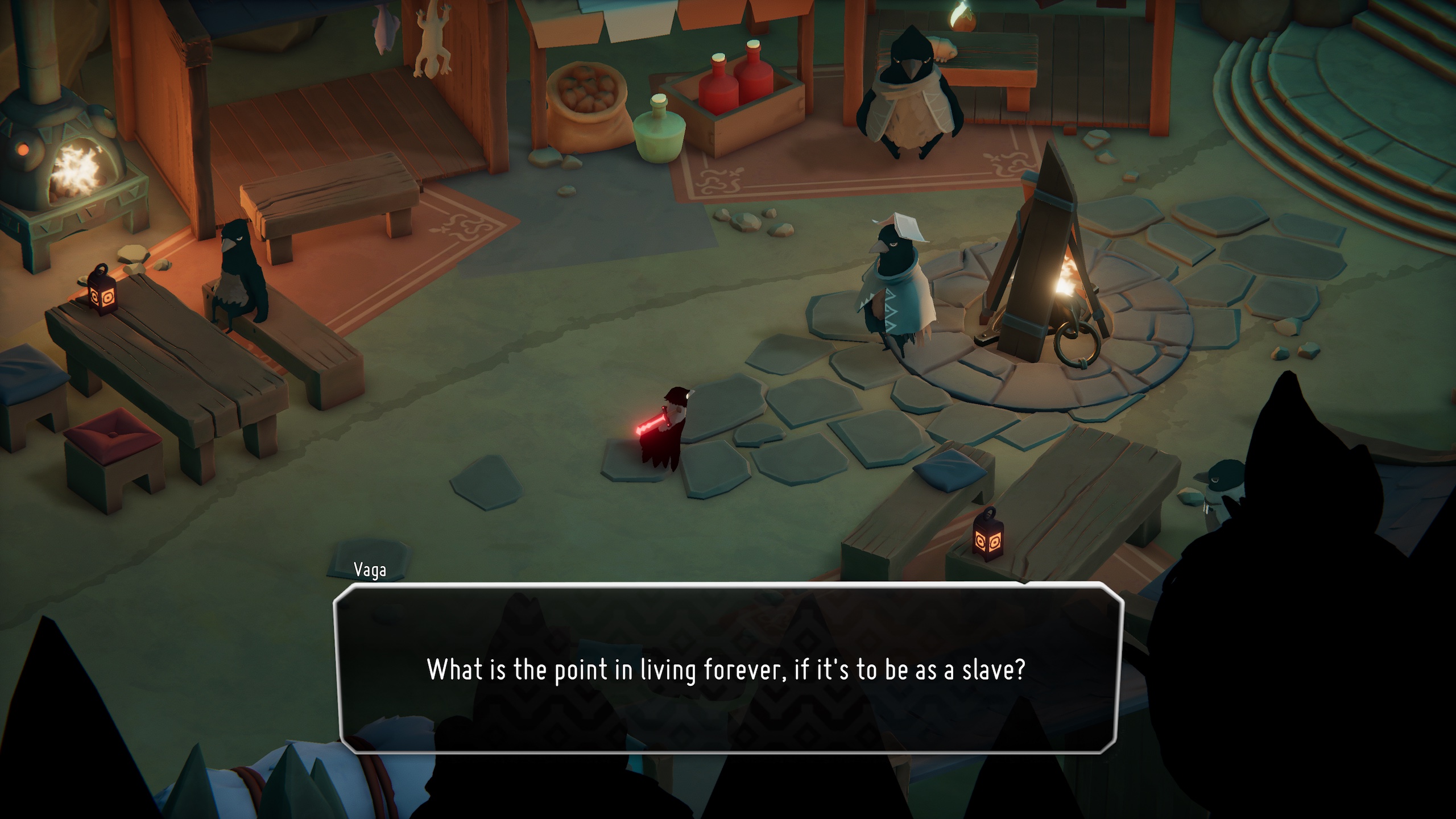Advance Vaga's dialogue text box
This screenshot has width=1456, height=819.
(727, 669)
